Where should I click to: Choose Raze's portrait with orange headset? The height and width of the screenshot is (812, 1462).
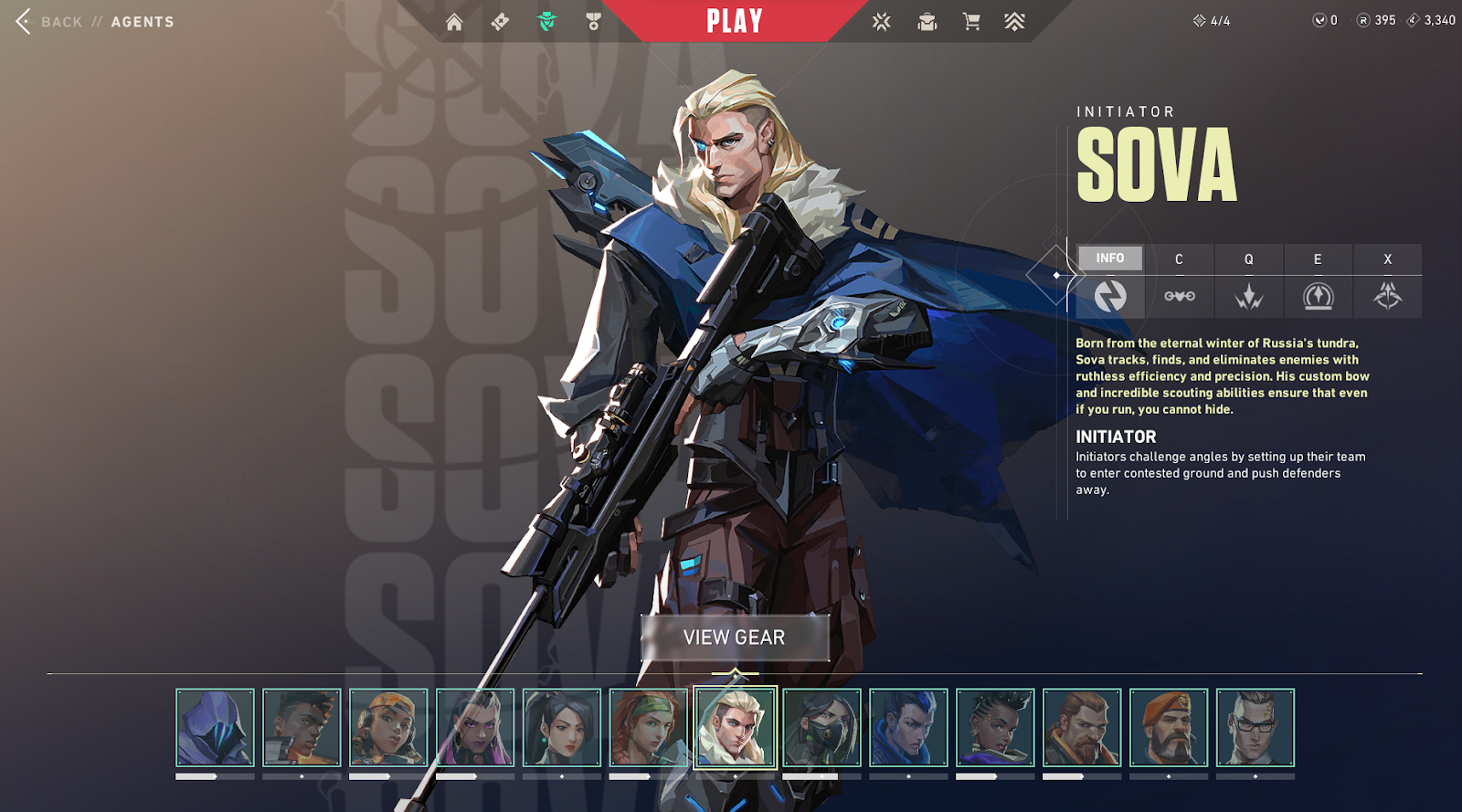pyautogui.click(x=388, y=727)
